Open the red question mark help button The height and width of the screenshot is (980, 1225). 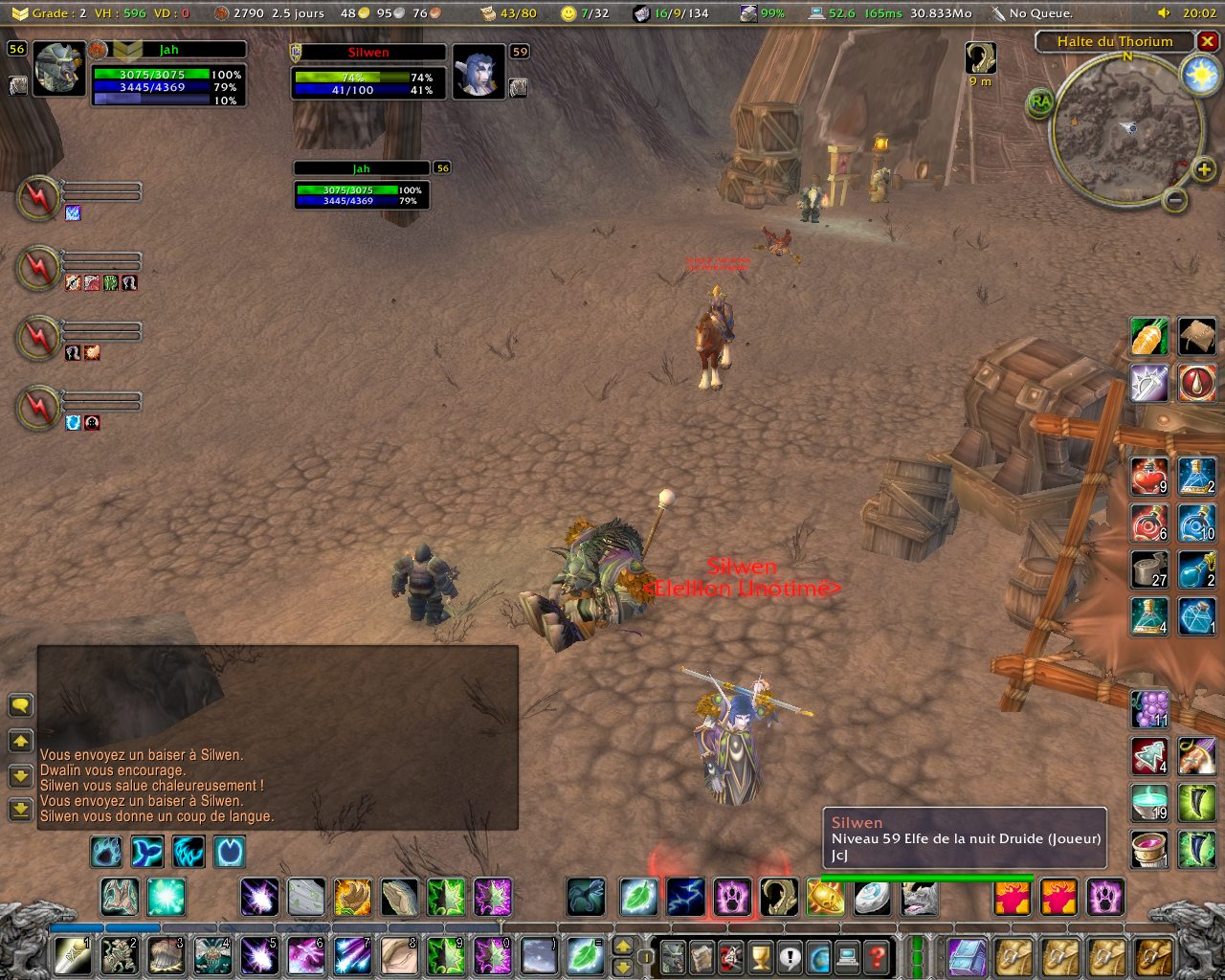click(876, 956)
